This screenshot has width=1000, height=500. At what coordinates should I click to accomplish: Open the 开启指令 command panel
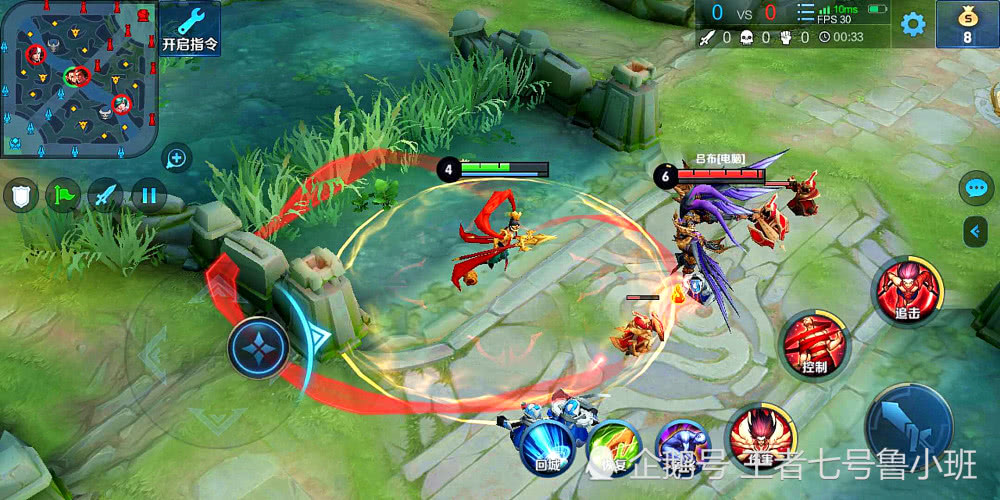point(188,28)
